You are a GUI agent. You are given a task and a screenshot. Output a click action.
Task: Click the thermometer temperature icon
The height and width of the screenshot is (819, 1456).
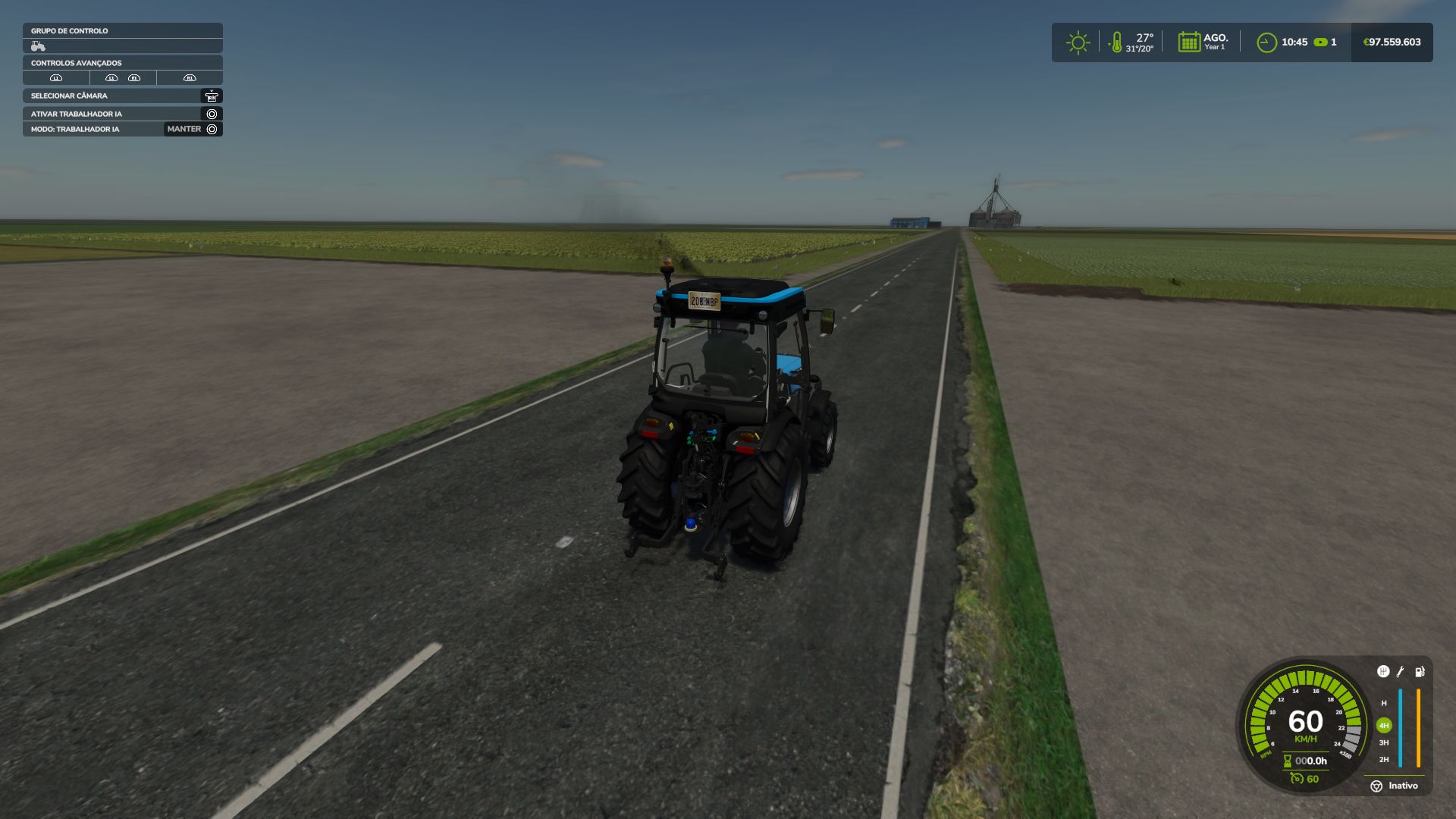coord(1116,42)
